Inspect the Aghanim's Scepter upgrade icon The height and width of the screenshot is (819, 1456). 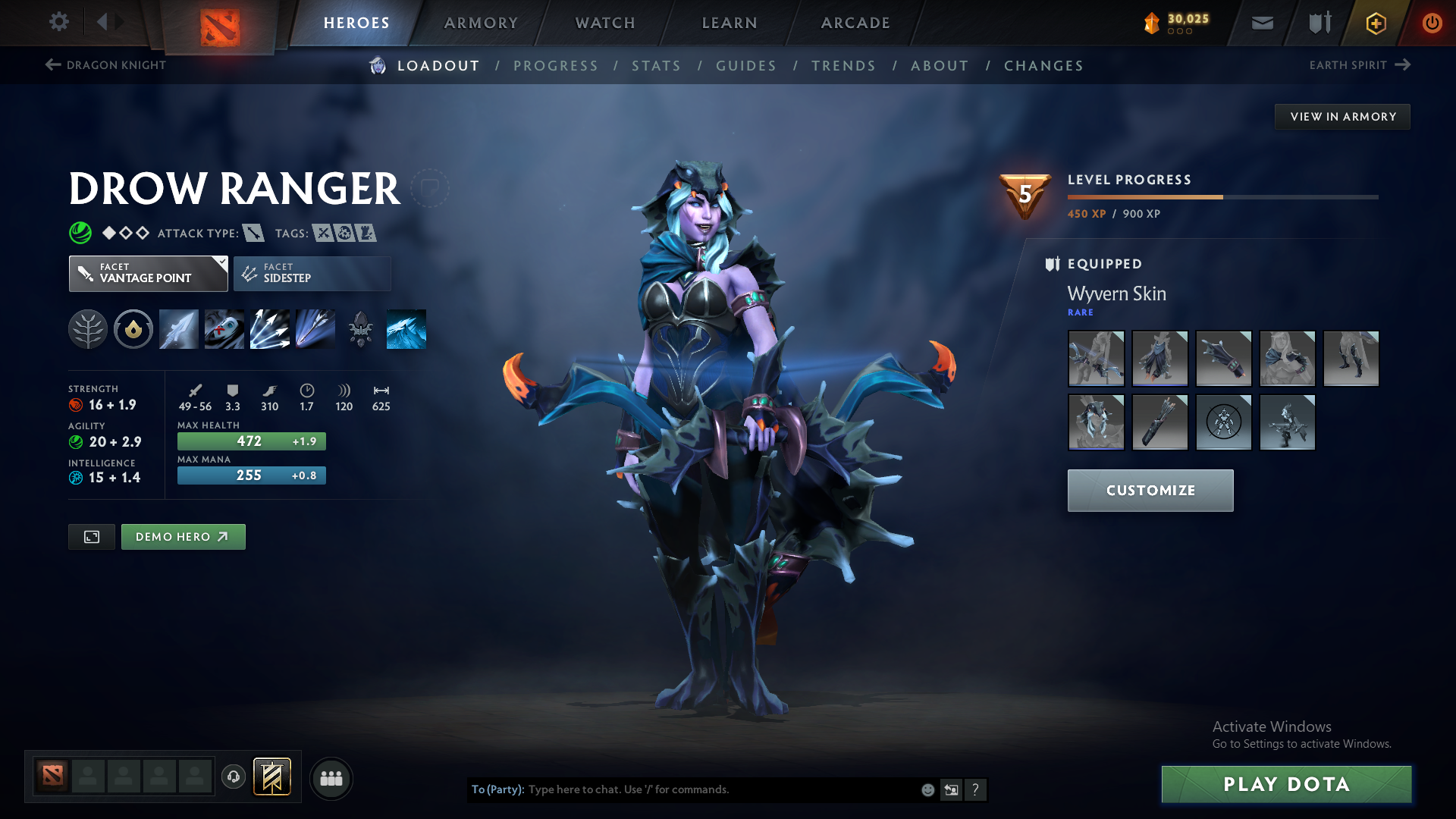pyautogui.click(x=361, y=328)
